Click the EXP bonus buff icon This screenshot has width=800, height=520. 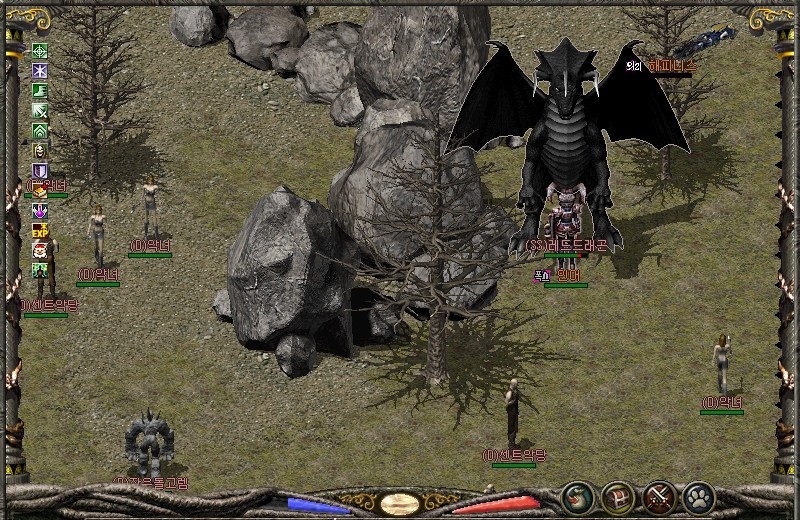tap(41, 230)
